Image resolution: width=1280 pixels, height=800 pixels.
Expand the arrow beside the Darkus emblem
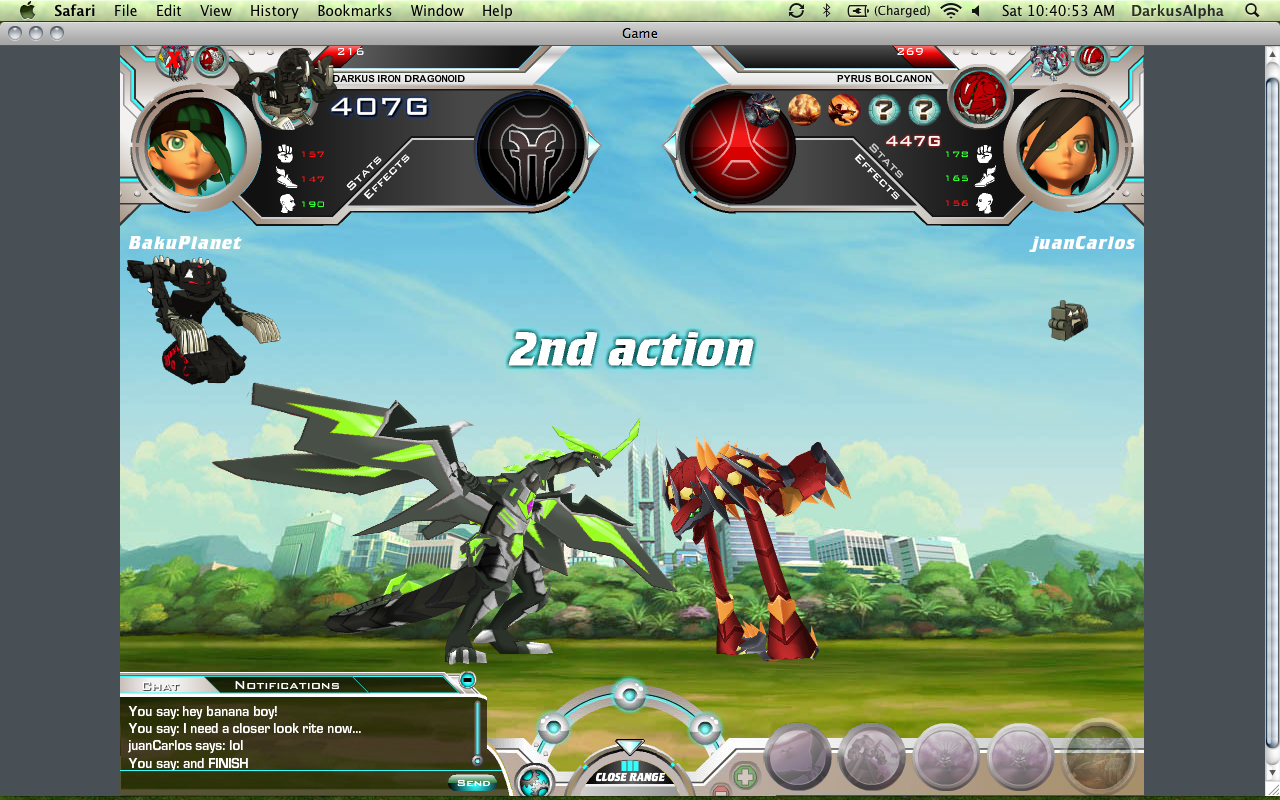tap(593, 147)
